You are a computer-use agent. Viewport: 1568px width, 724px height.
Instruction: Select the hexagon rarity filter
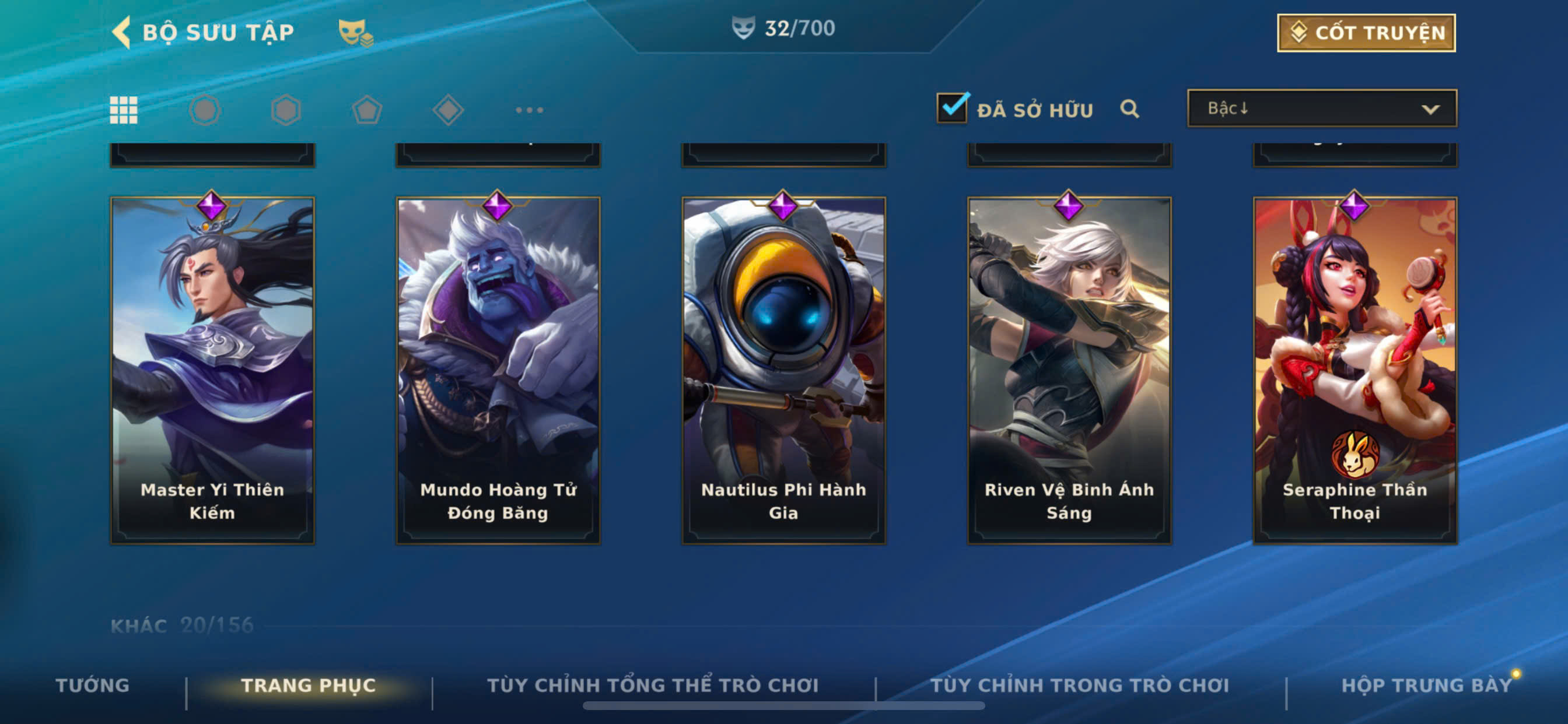coord(285,110)
